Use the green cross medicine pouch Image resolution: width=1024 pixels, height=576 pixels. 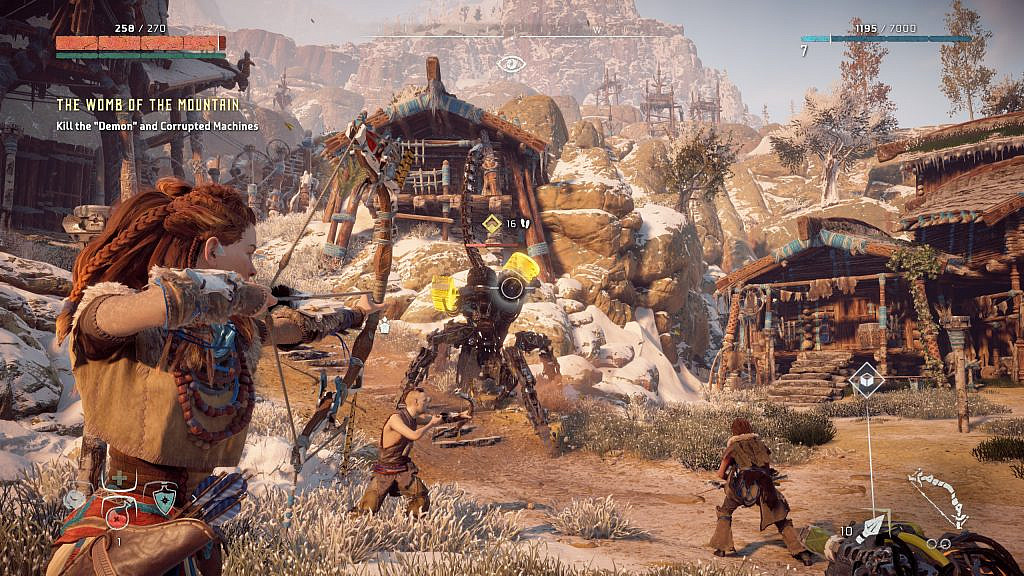point(120,479)
